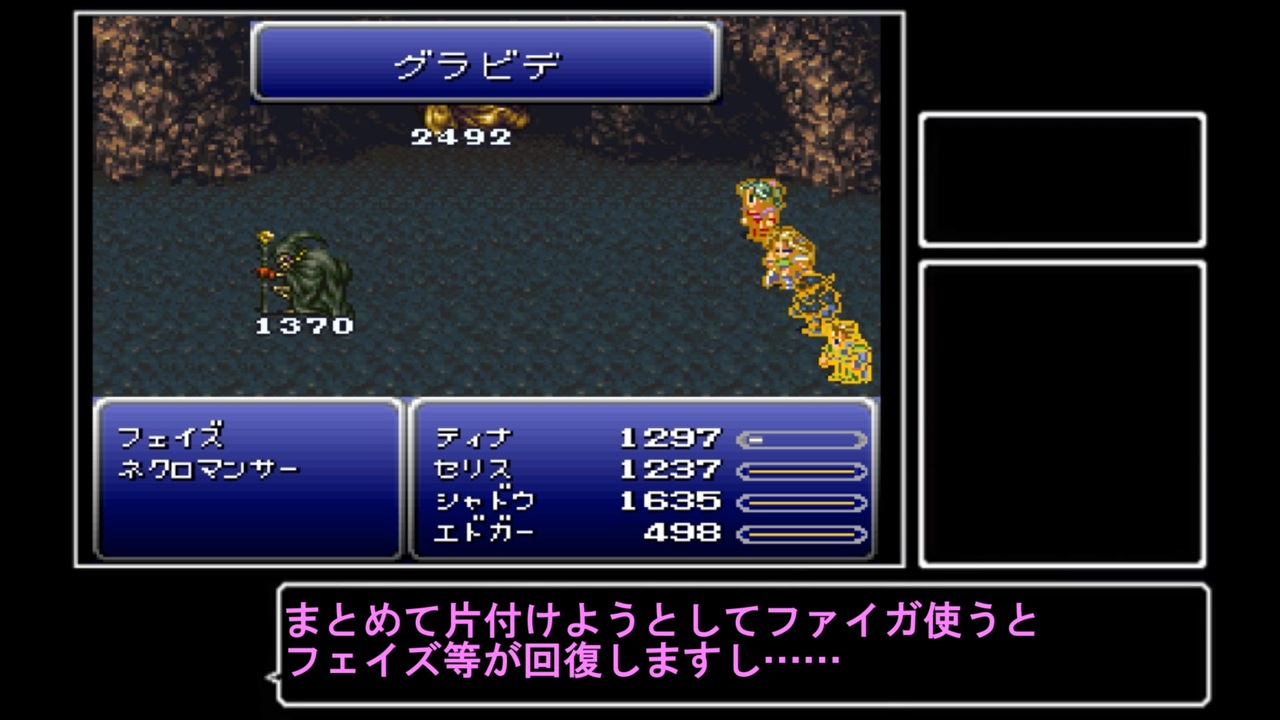Click Tina's character sprite on the right

coord(762,205)
